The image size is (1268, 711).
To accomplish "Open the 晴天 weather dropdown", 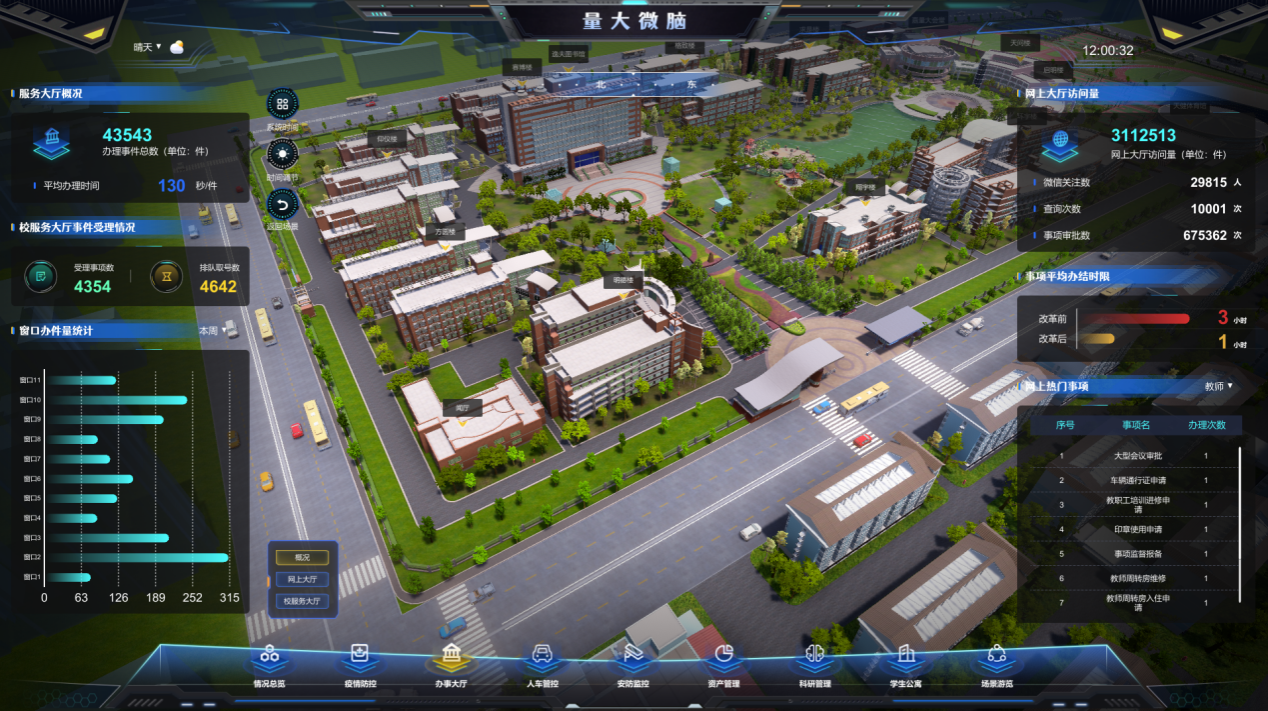I will [x=148, y=47].
